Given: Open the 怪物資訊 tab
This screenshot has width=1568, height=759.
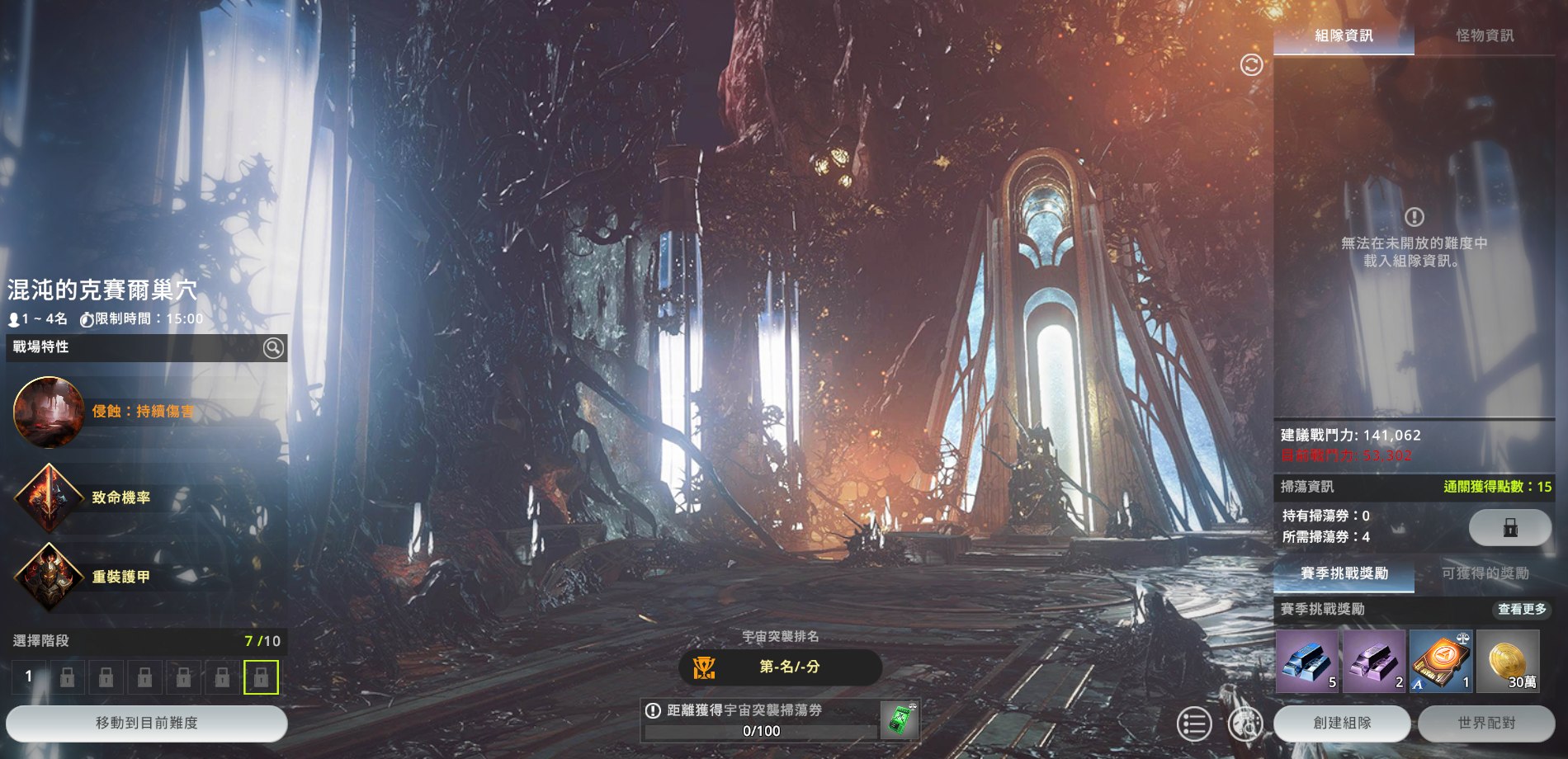Looking at the screenshot, I should [1485, 35].
